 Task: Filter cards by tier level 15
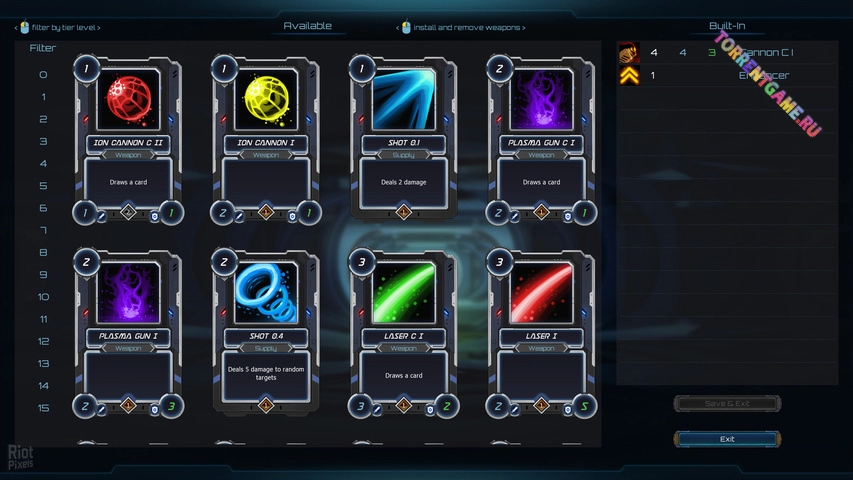tap(43, 408)
